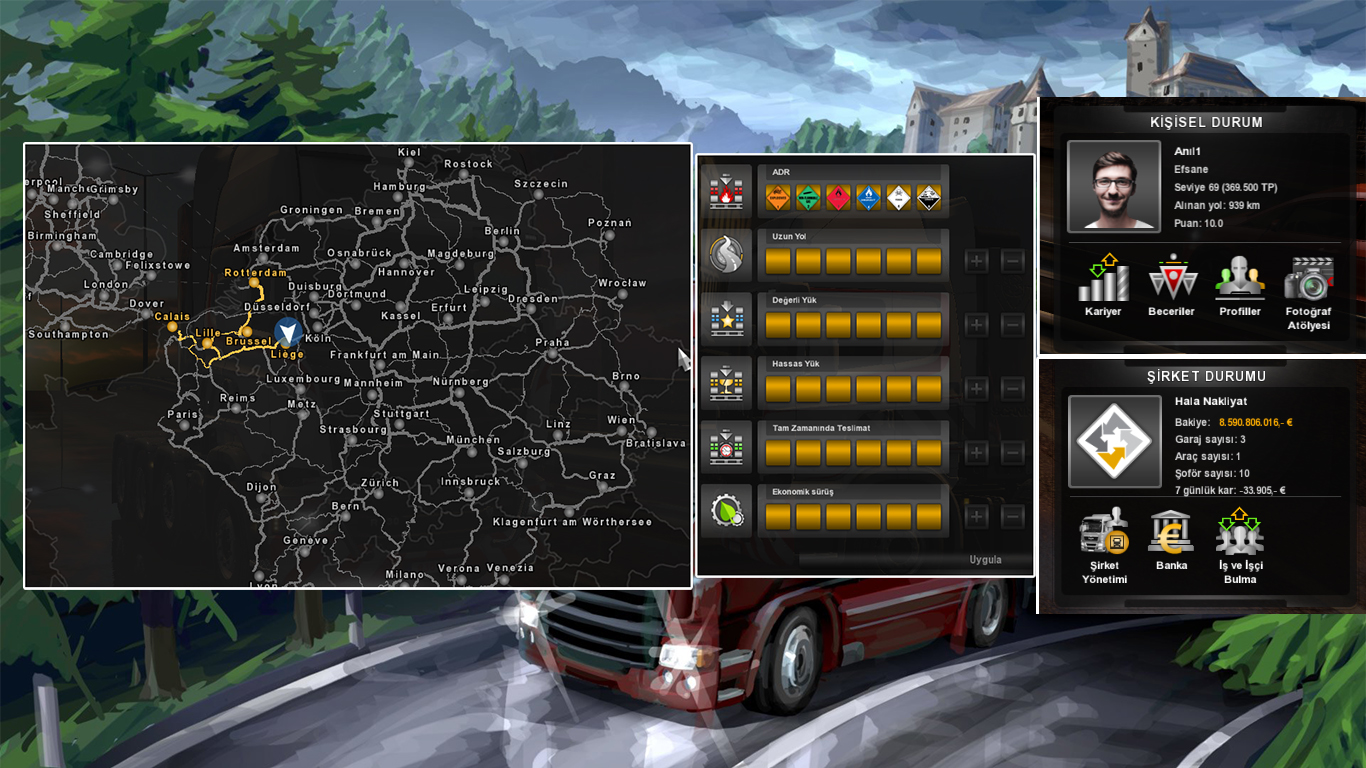Open Profiller via the people icon
This screenshot has width=1366, height=768.
[x=1240, y=280]
